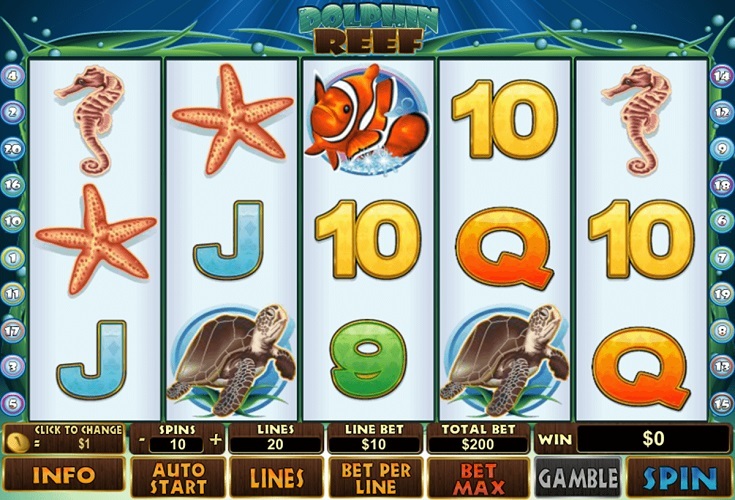Pick payline bubble number 5

coord(14,403)
